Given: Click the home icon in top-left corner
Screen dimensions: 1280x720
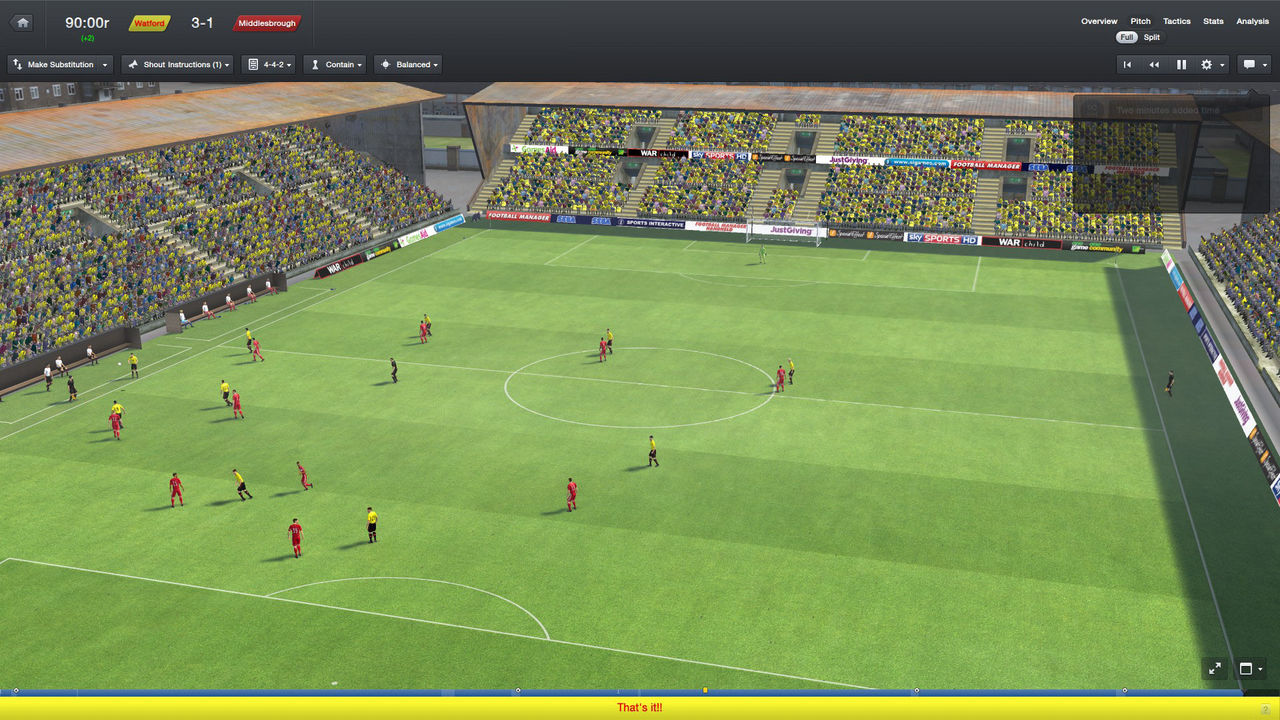Looking at the screenshot, I should coord(21,22).
